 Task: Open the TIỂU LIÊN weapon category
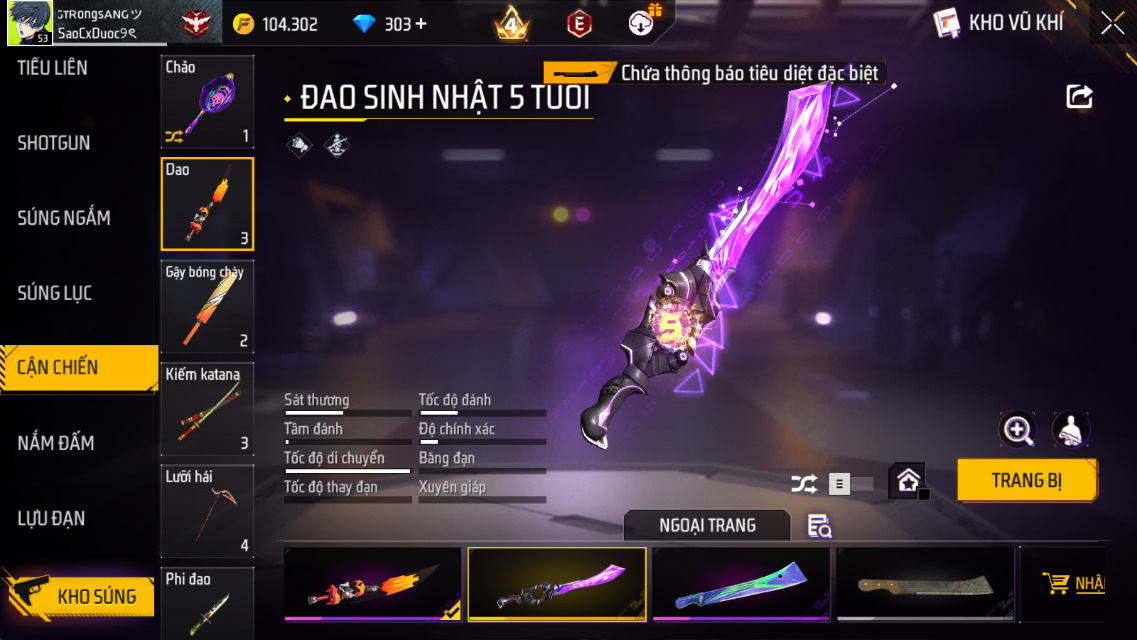[52, 68]
